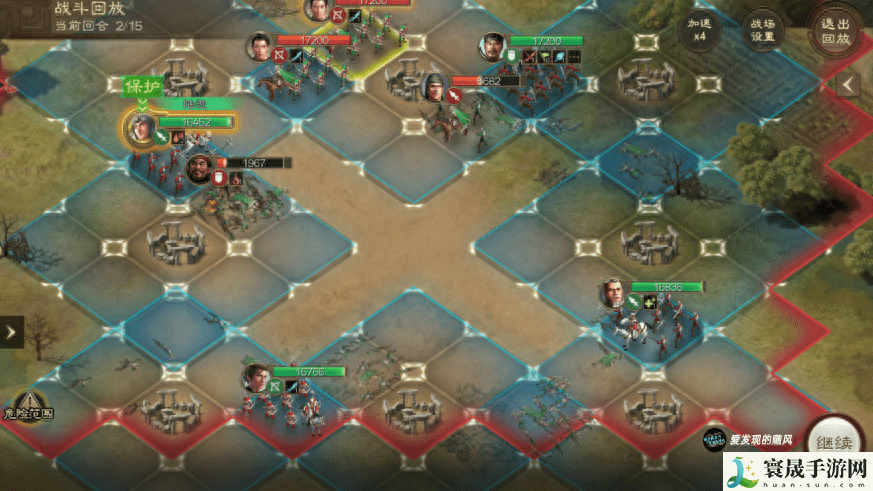This screenshot has height=491, width=873.
Task: Select the general portrait with 16836 health
Action: (614, 292)
